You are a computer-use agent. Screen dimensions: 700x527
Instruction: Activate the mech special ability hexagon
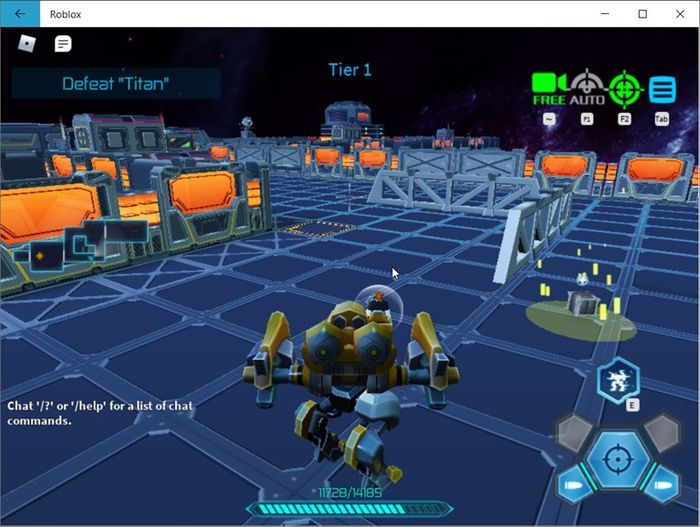click(618, 381)
